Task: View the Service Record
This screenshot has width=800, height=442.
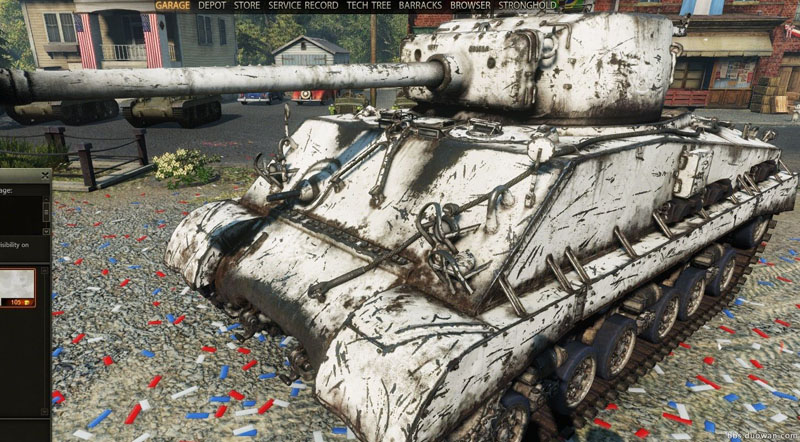Action: tap(303, 5)
